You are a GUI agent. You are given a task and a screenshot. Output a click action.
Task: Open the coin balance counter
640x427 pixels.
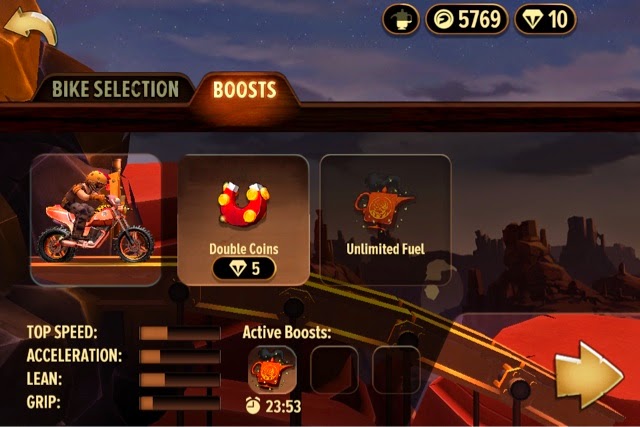pyautogui.click(x=466, y=19)
